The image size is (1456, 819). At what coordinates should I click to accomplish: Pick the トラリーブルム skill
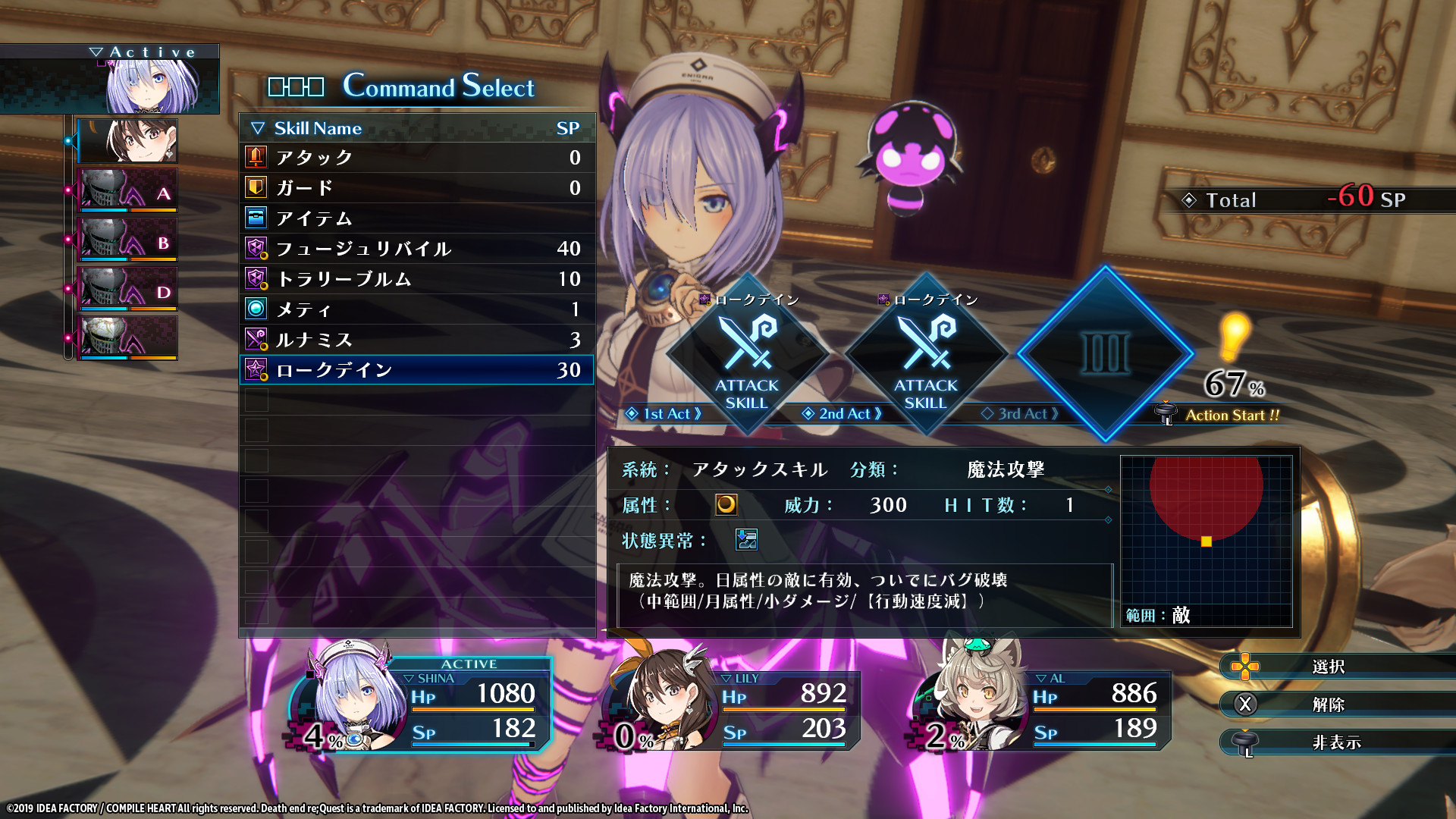[416, 279]
